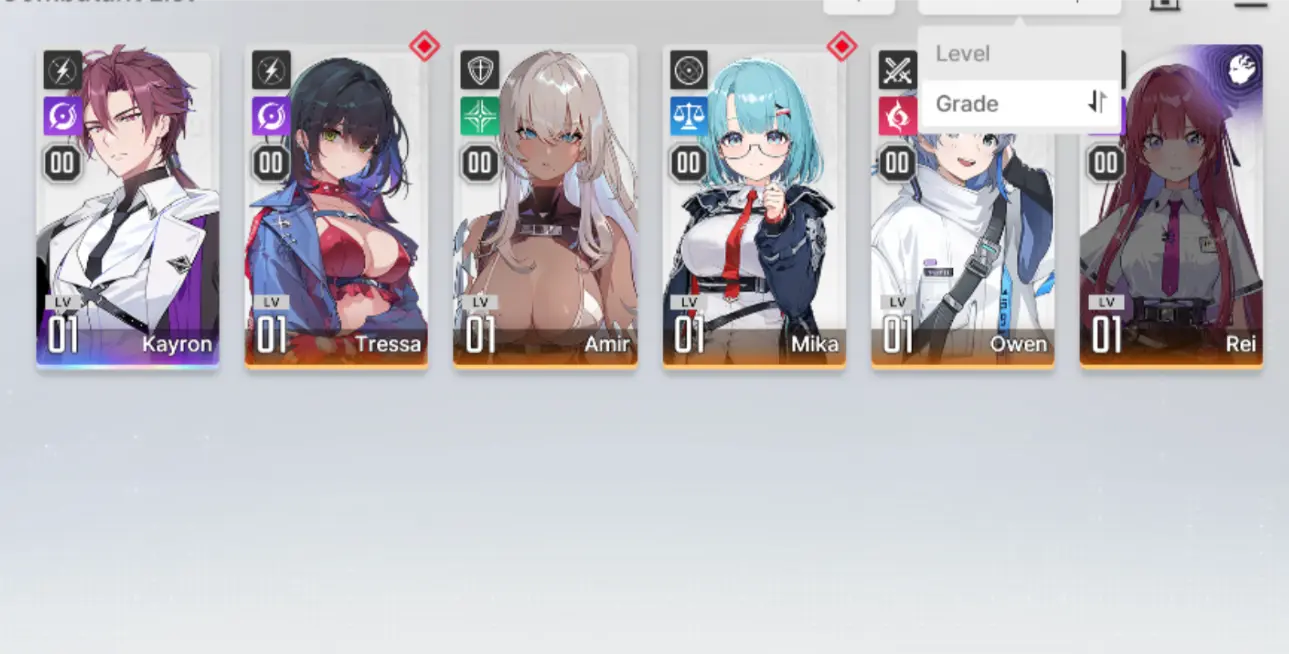This screenshot has height=654, width=1289.
Task: Sort combatants by Level
Action: point(963,54)
